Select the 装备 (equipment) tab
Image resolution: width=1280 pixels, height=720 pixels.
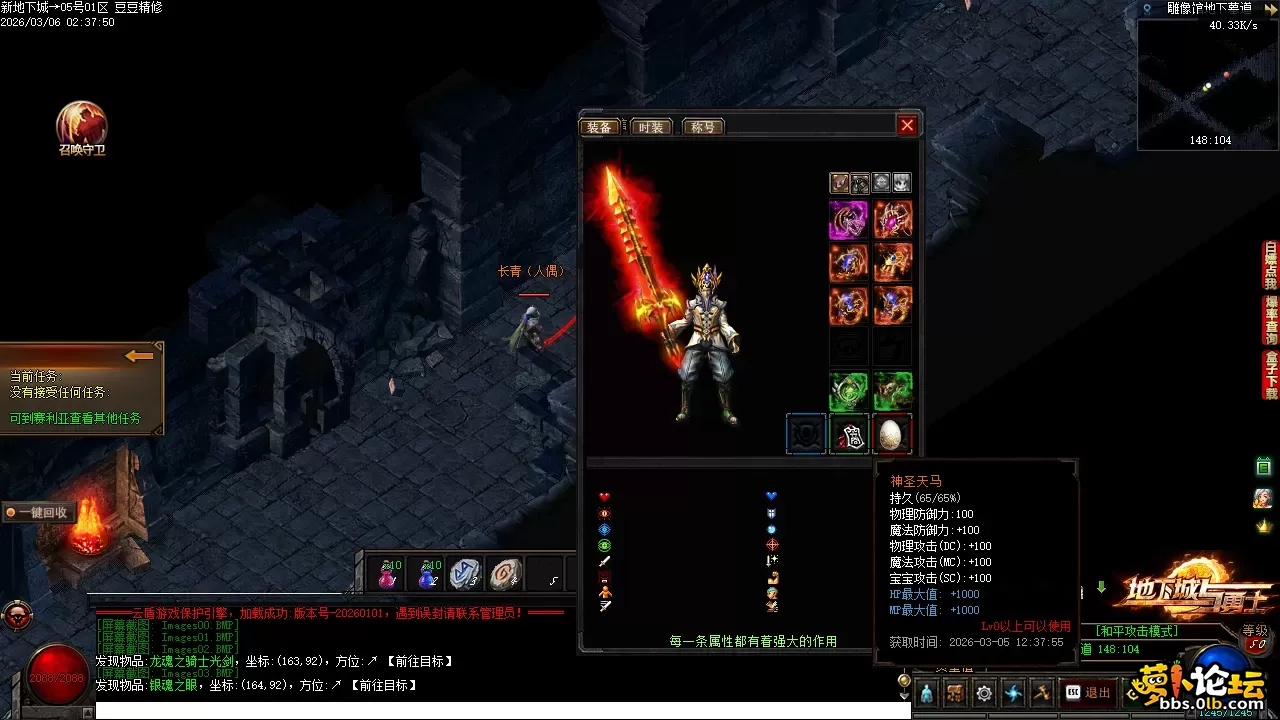coord(600,127)
